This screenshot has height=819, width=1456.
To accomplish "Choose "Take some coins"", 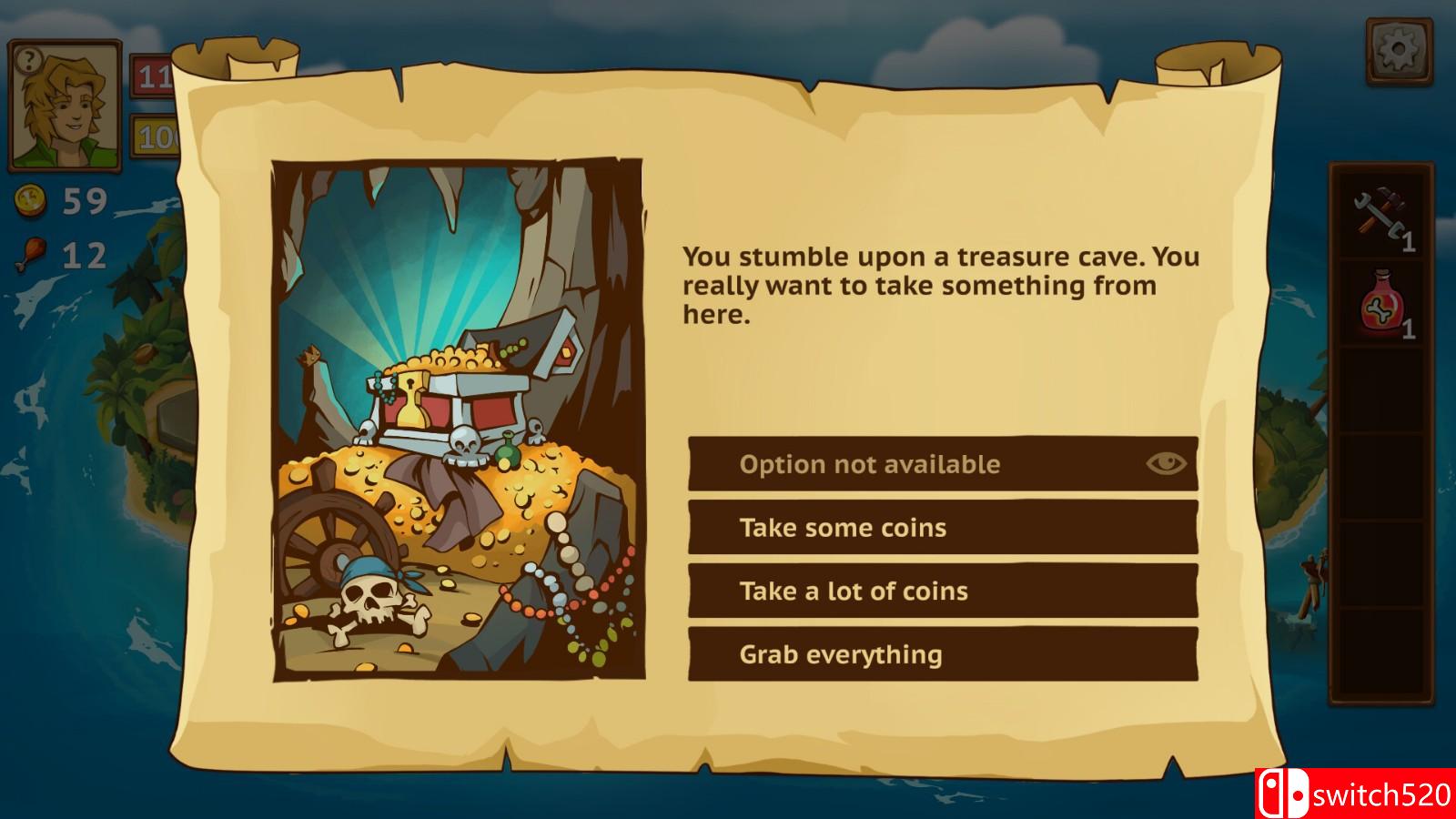I will click(944, 527).
